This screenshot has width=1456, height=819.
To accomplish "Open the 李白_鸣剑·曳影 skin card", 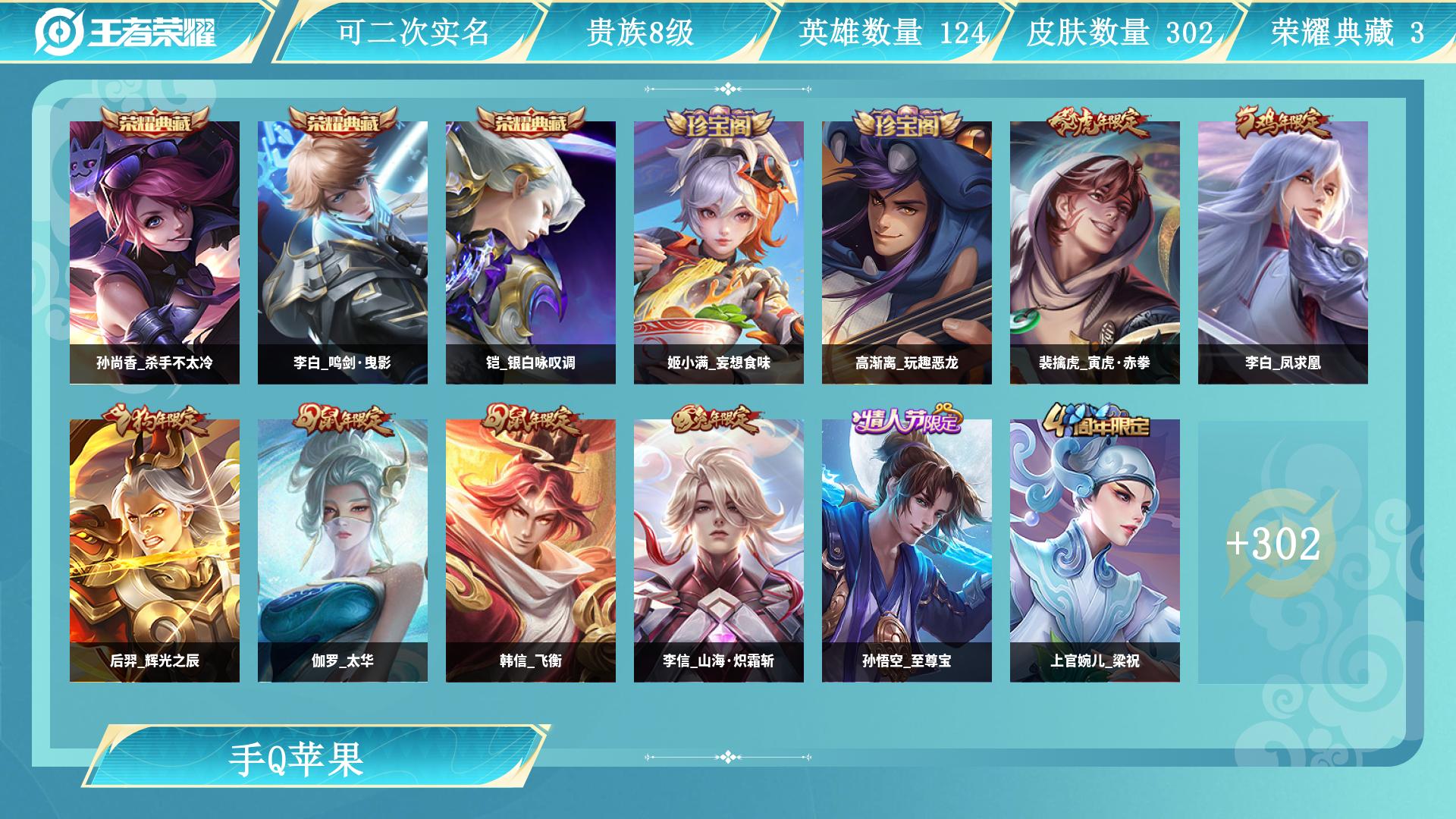I will [x=343, y=253].
